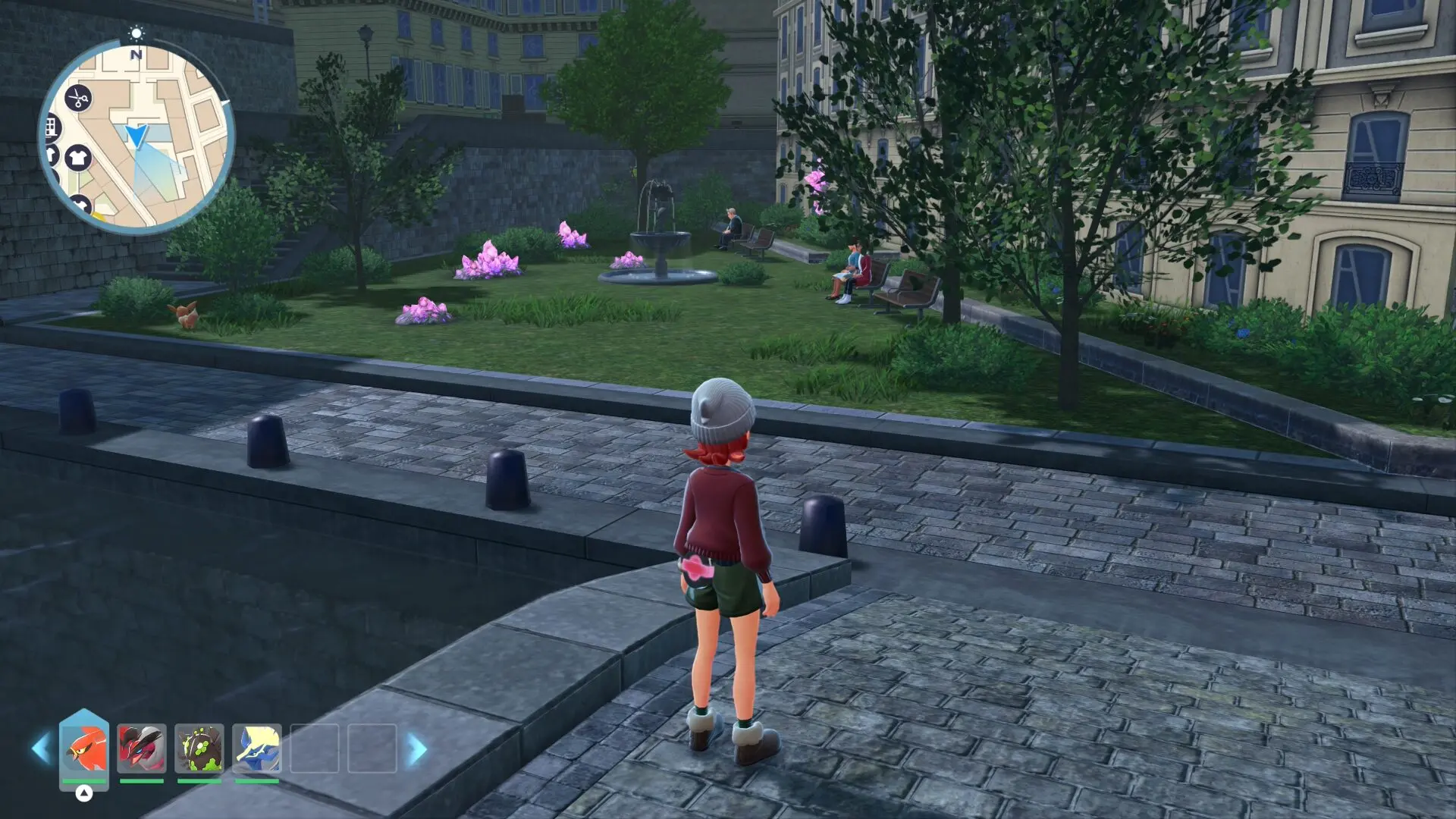1456x819 pixels.
Task: Click the party bar's left arrow
Action: pos(40,749)
